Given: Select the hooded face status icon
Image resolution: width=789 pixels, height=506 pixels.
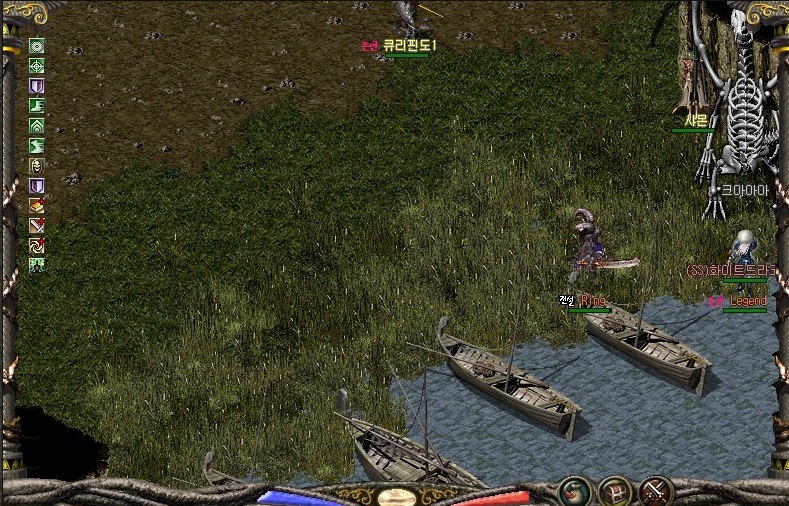Looking at the screenshot, I should pos(37,166).
